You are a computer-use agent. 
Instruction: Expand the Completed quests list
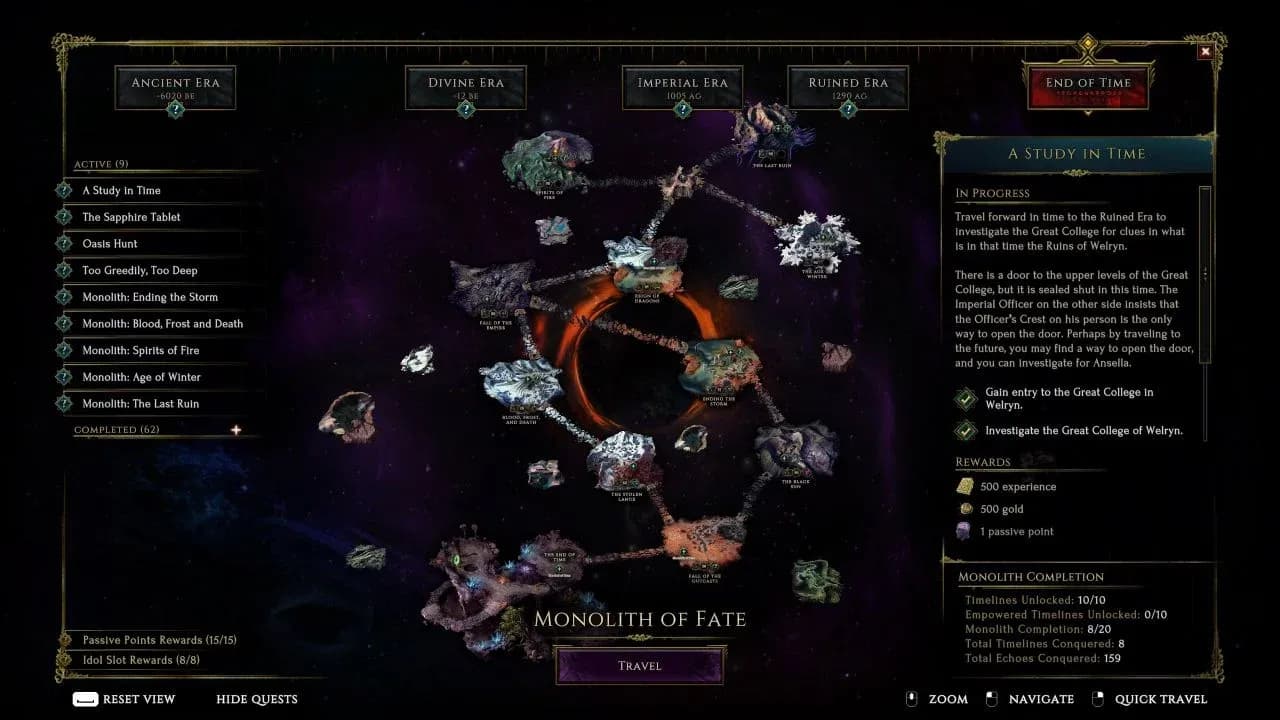[235, 429]
